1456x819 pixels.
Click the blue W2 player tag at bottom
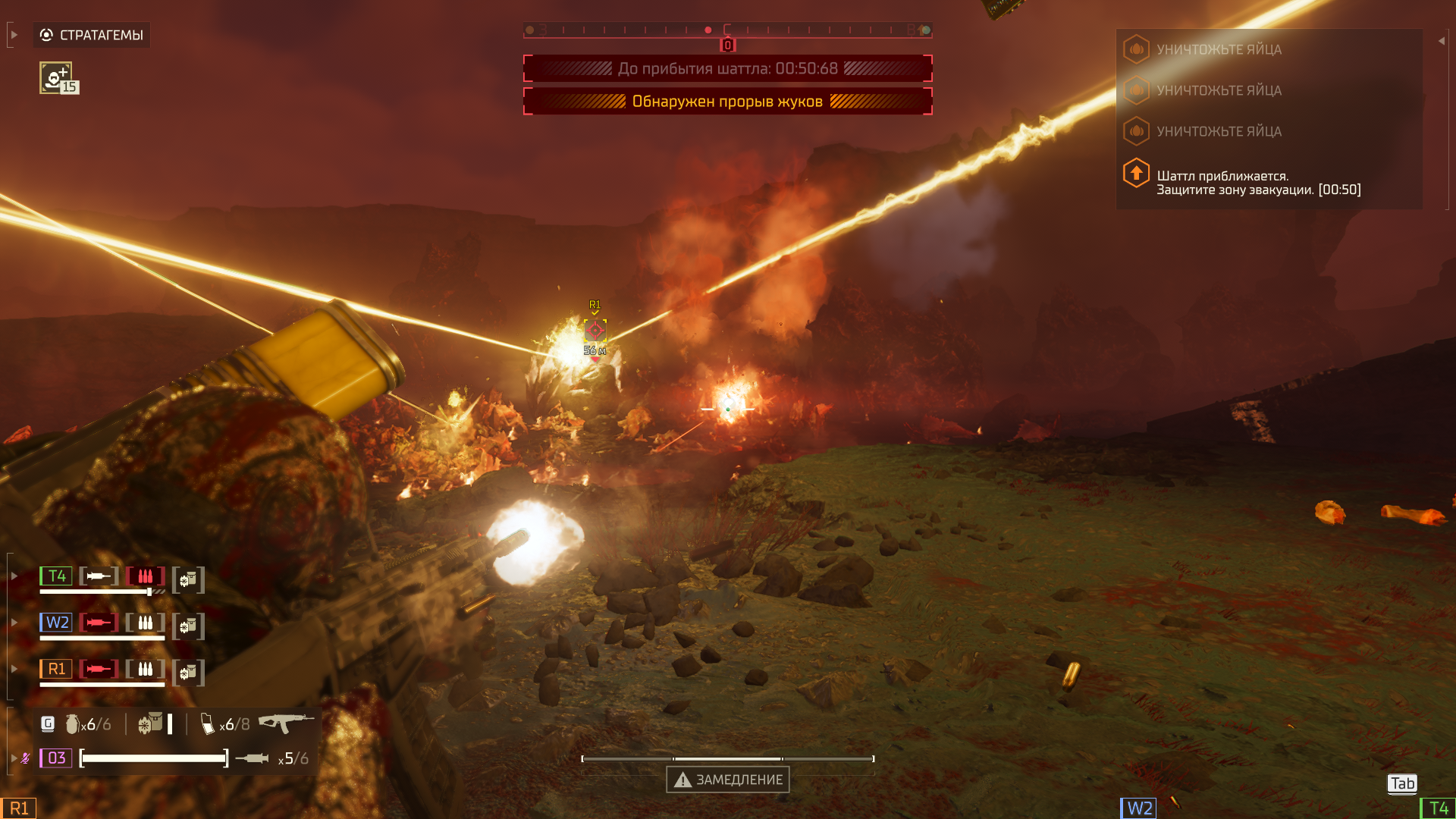pyautogui.click(x=1139, y=808)
